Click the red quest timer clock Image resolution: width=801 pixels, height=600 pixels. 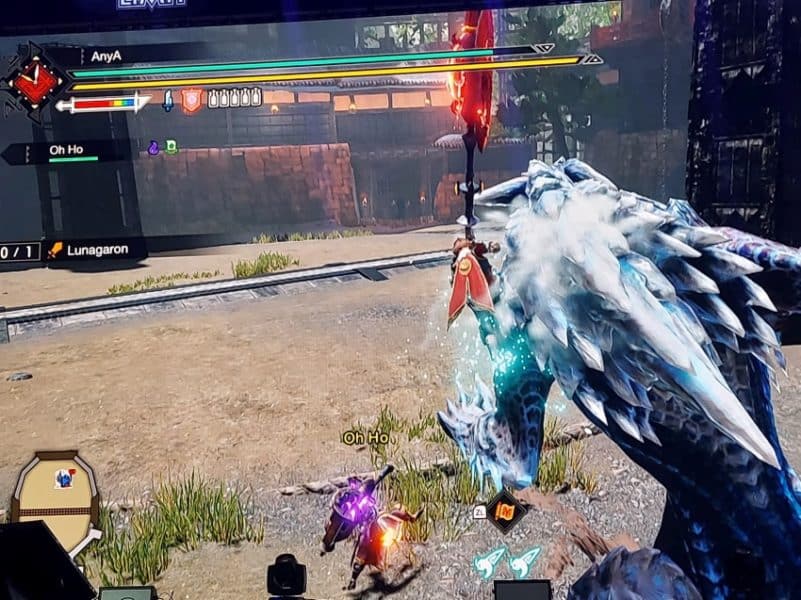(35, 83)
